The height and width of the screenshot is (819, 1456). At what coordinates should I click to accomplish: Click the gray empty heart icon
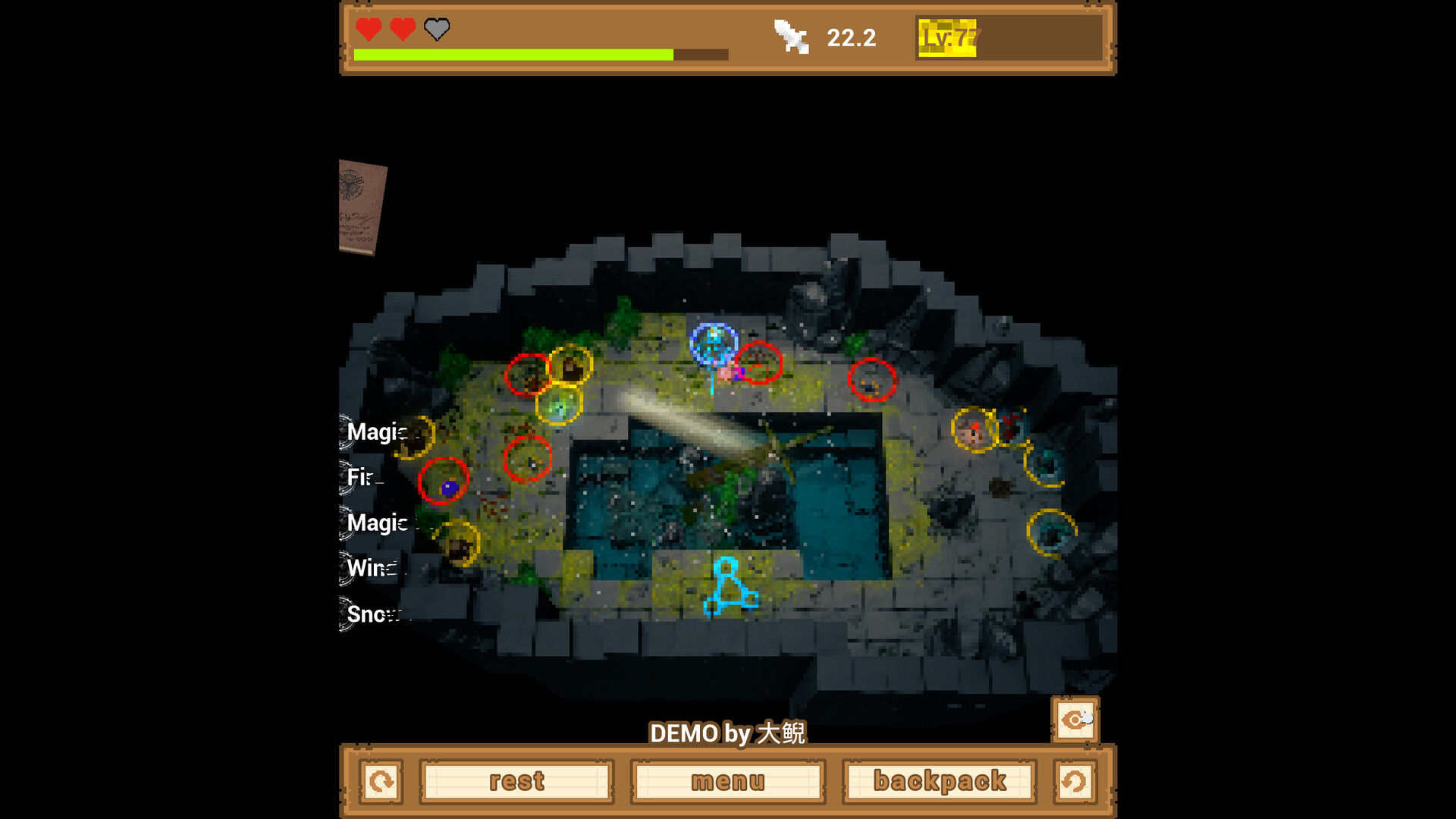(435, 31)
